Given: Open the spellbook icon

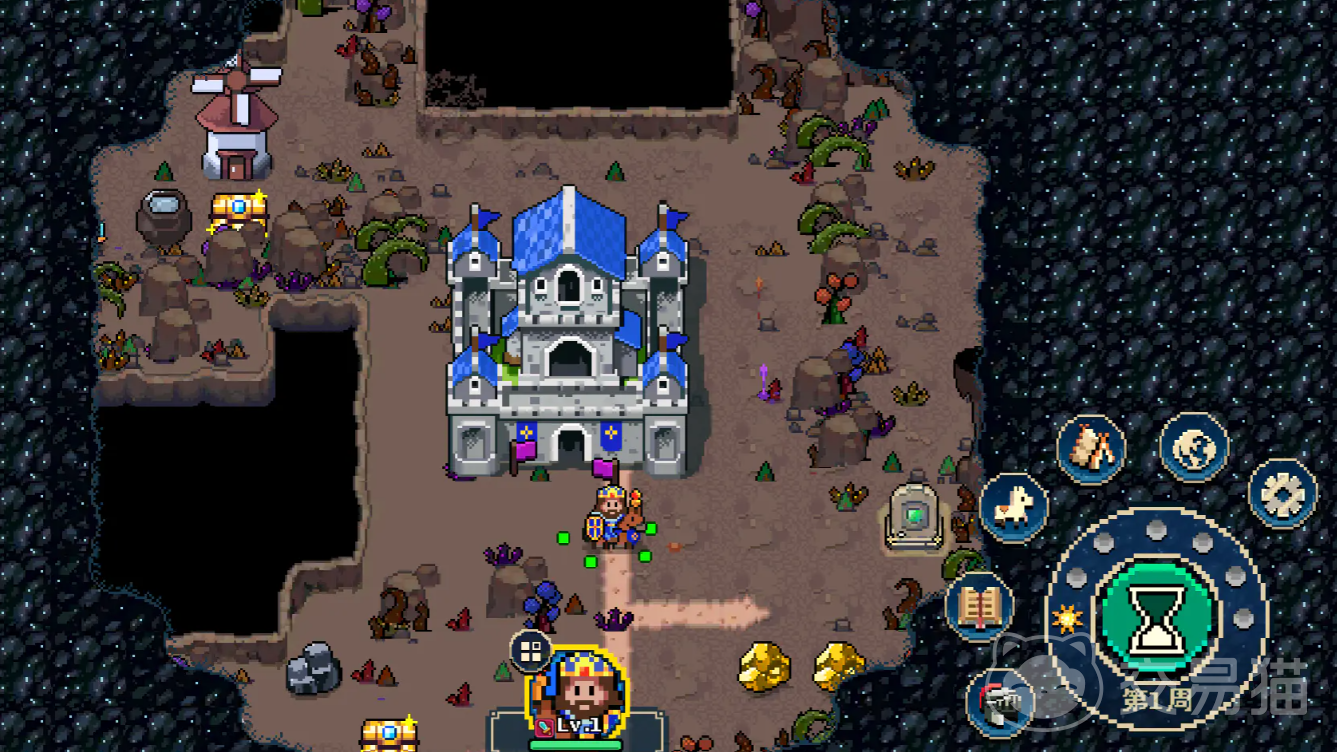Looking at the screenshot, I should pyautogui.click(x=979, y=606).
